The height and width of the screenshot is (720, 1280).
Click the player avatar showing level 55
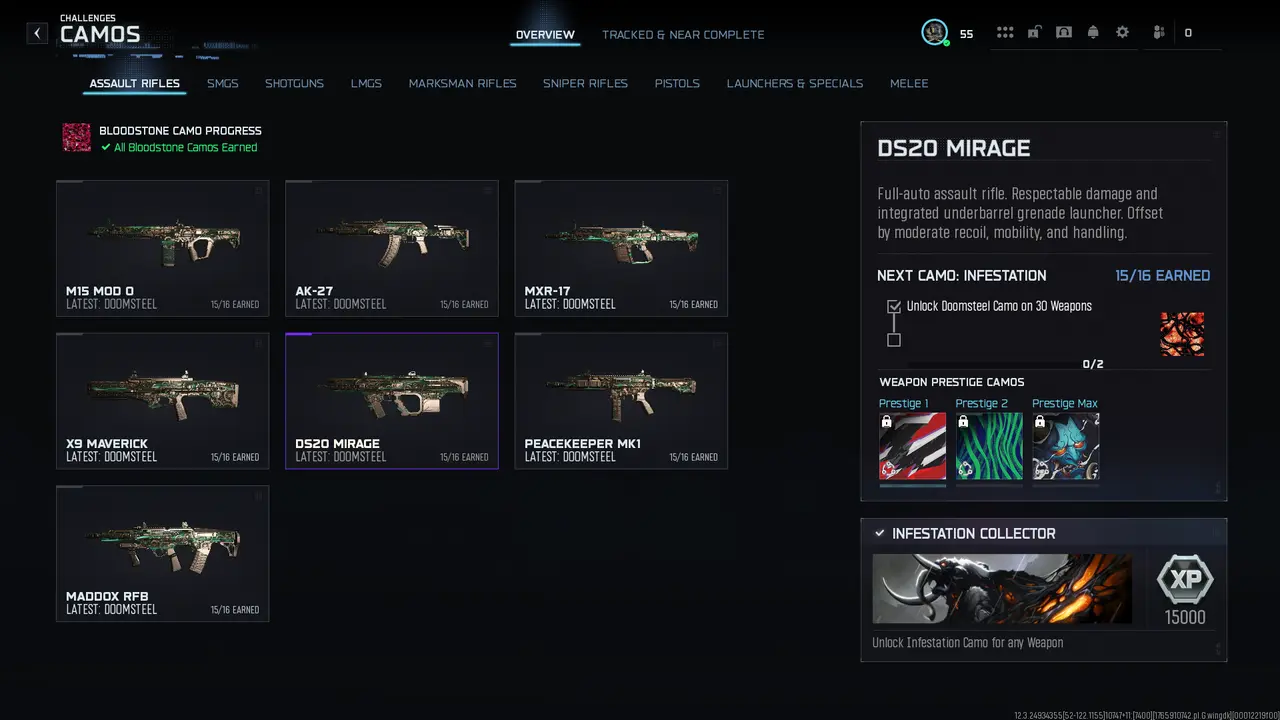tap(934, 31)
